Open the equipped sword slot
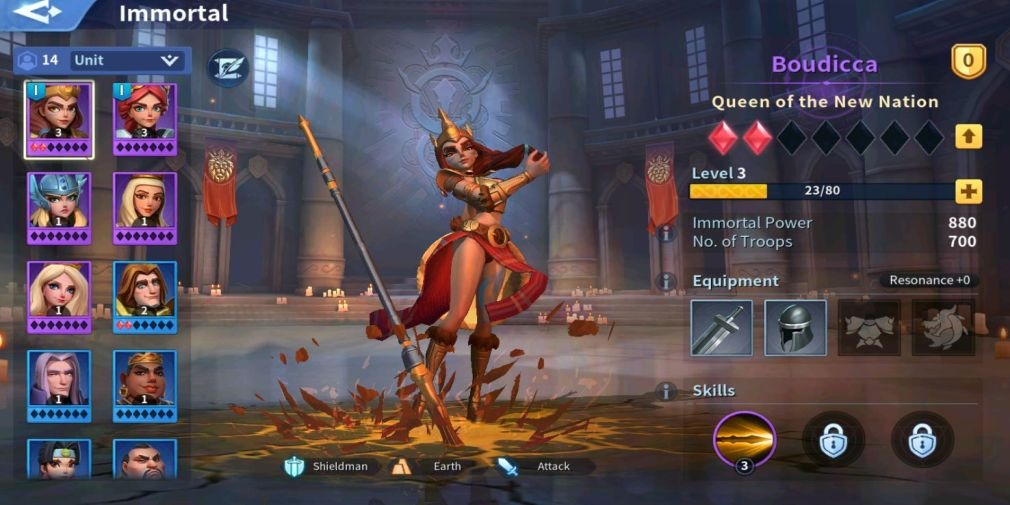This screenshot has height=505, width=1010. (721, 327)
